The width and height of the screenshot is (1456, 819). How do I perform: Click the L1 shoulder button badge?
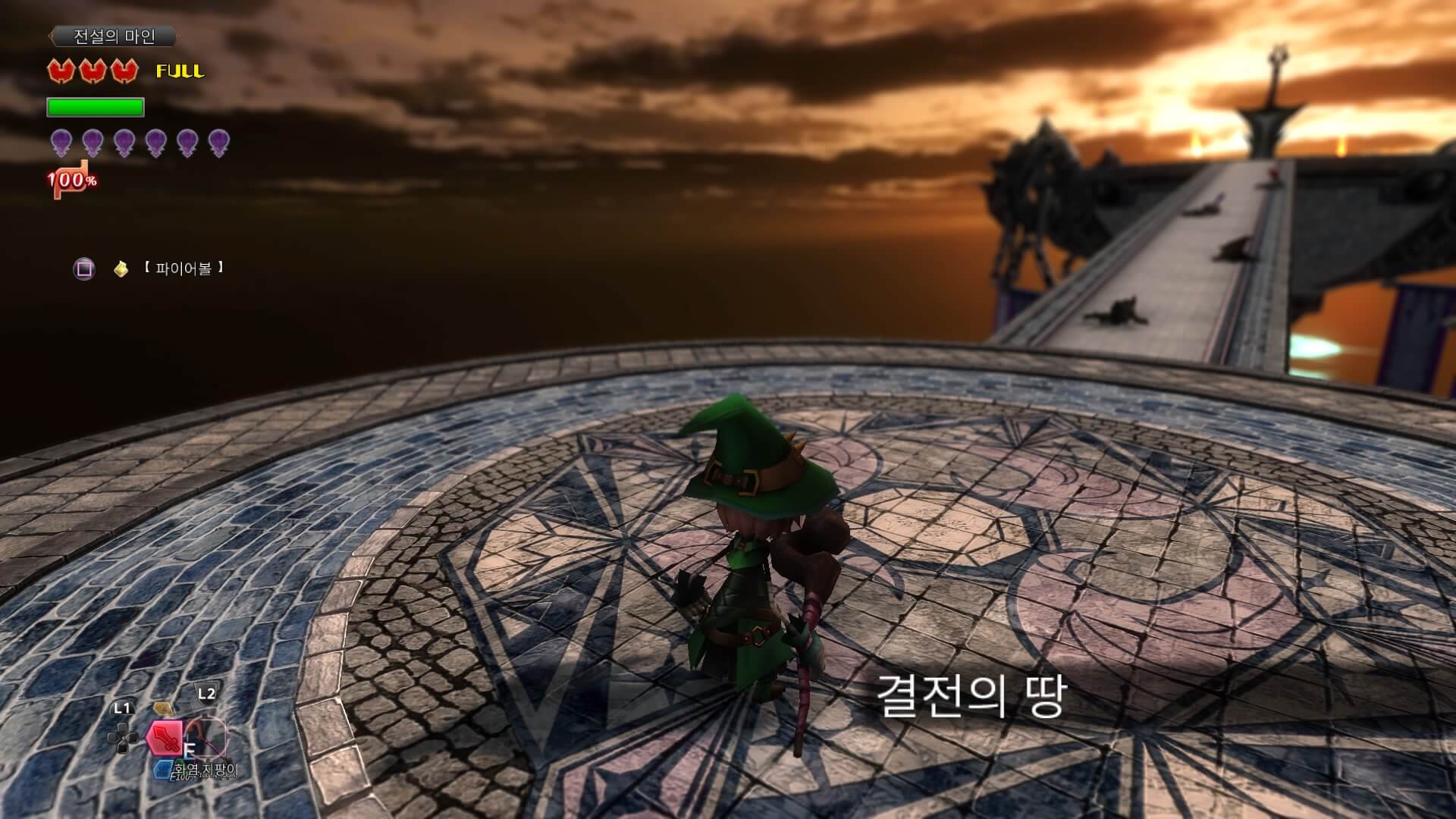tap(122, 707)
